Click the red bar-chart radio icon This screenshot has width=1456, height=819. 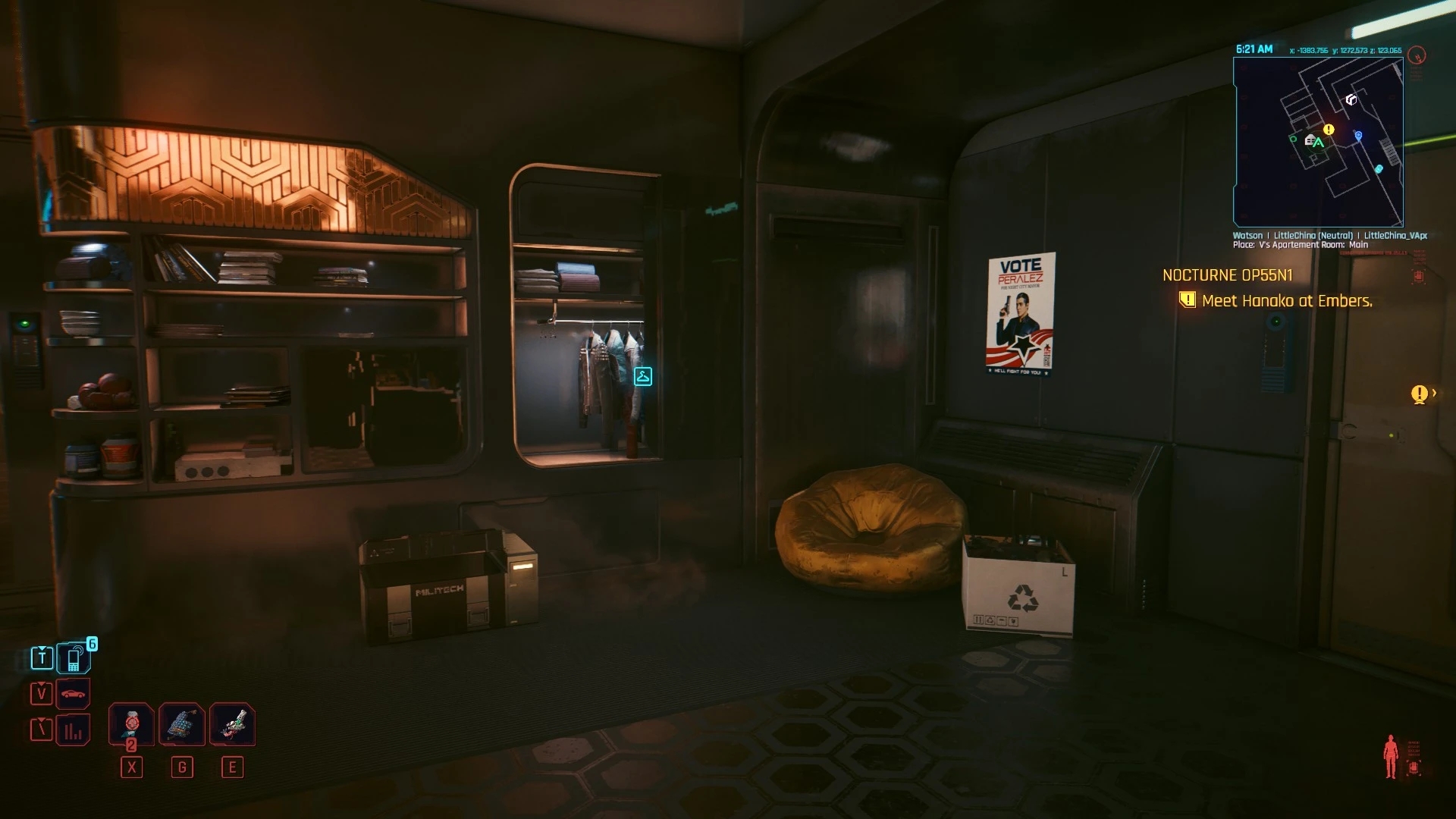74,730
